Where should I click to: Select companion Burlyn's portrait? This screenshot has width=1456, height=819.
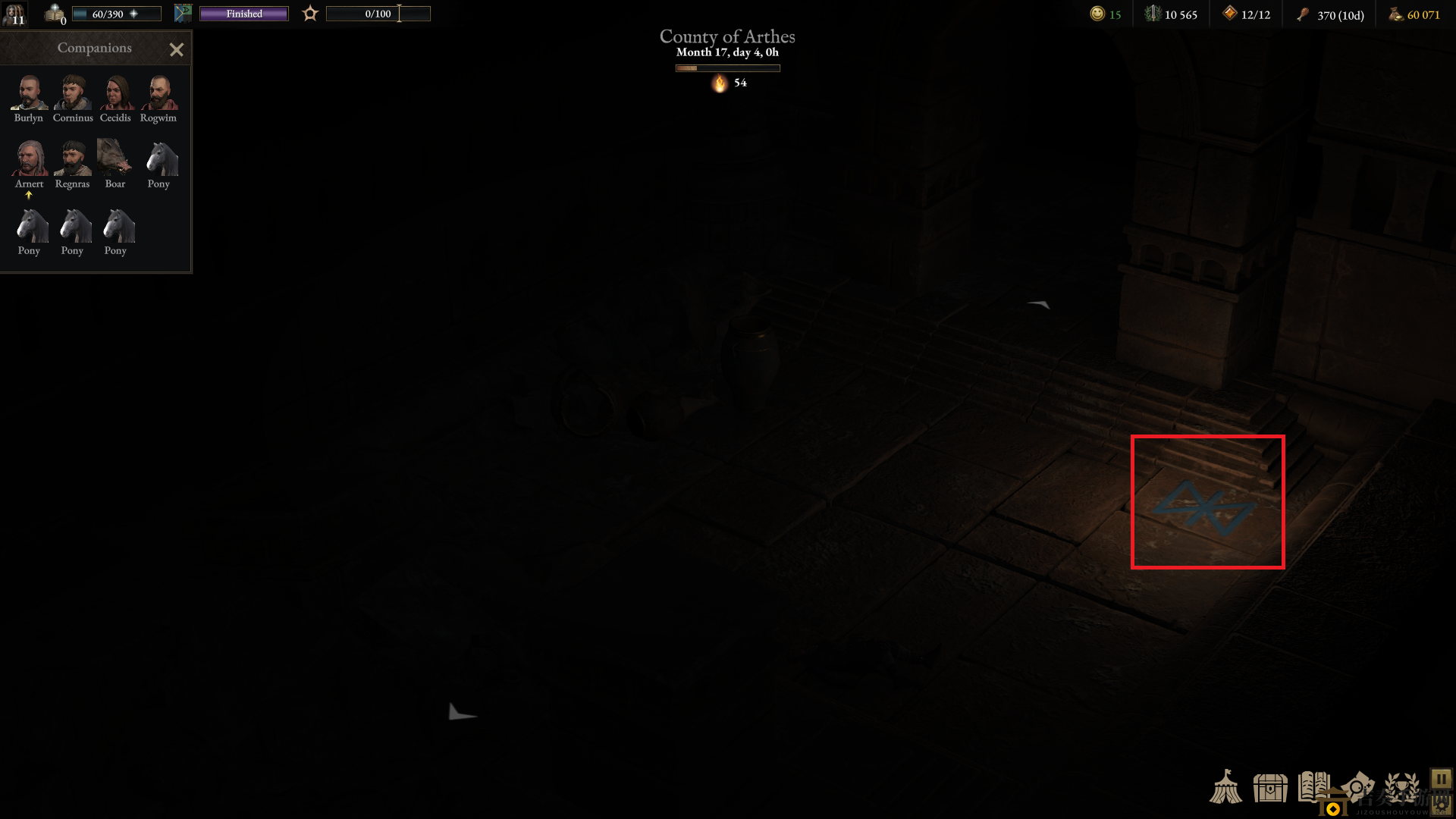pos(29,93)
